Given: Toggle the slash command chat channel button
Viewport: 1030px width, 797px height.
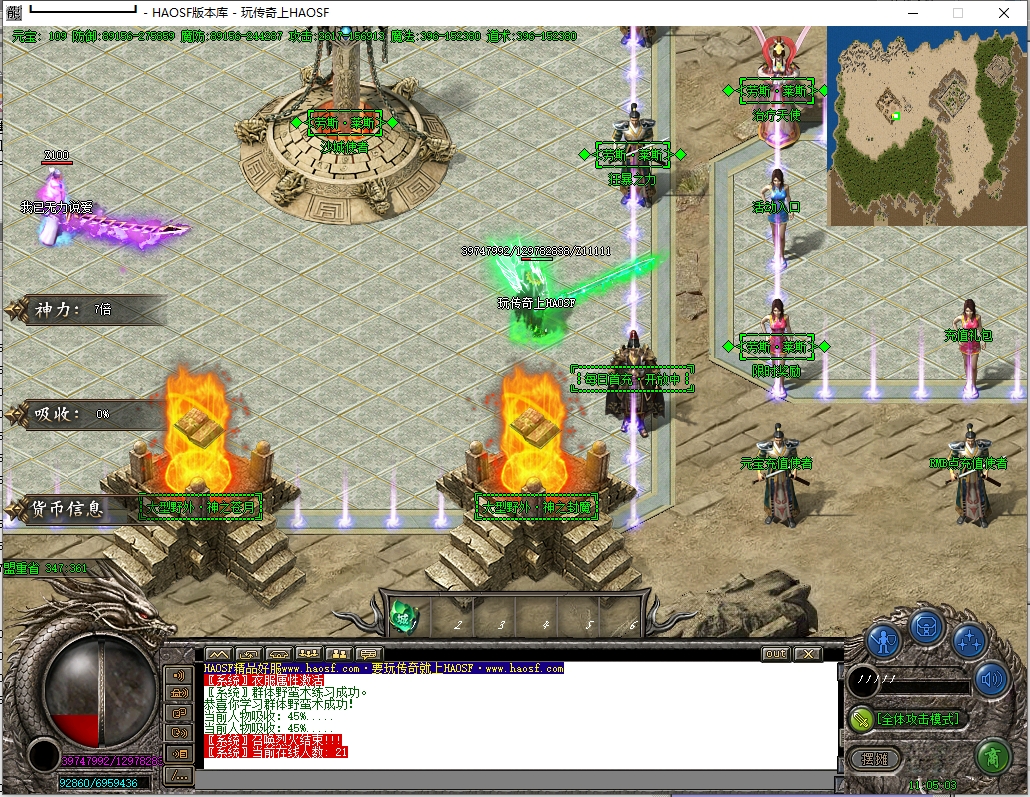Looking at the screenshot, I should click(180, 777).
